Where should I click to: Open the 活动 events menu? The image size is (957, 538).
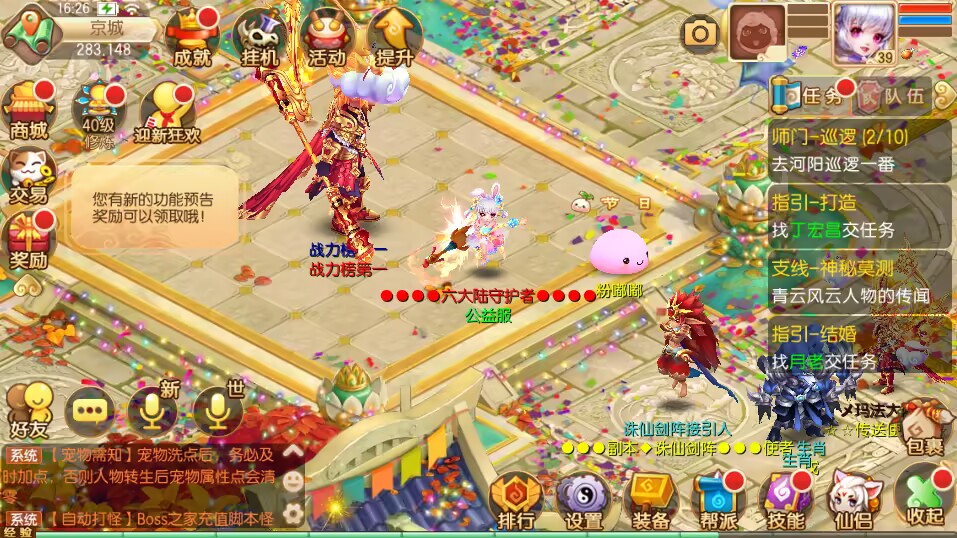[327, 38]
